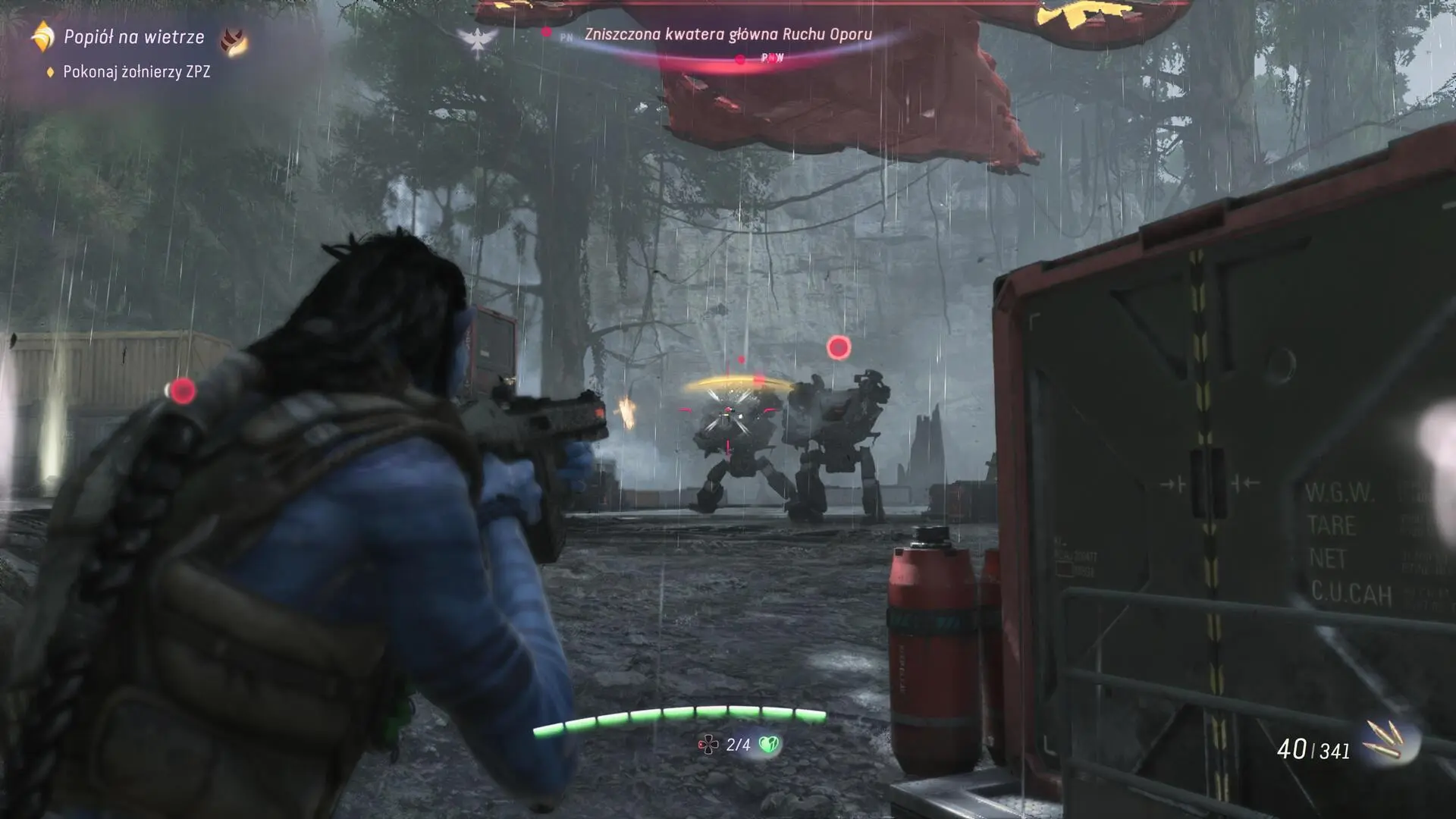Click the "Pokonaj żołnierzy ZPZ" objective

pos(136,72)
